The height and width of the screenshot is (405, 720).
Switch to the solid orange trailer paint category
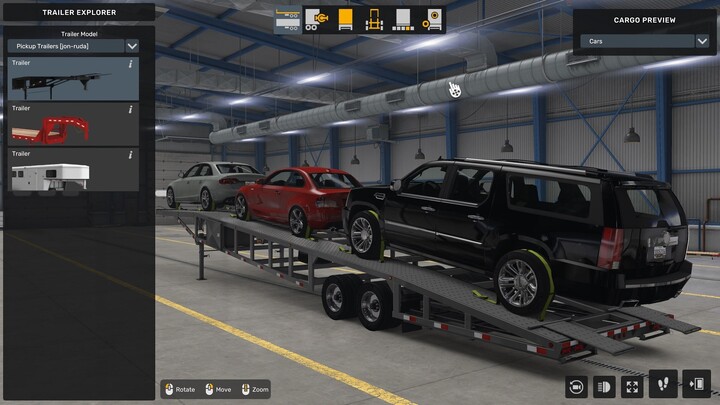(345, 19)
